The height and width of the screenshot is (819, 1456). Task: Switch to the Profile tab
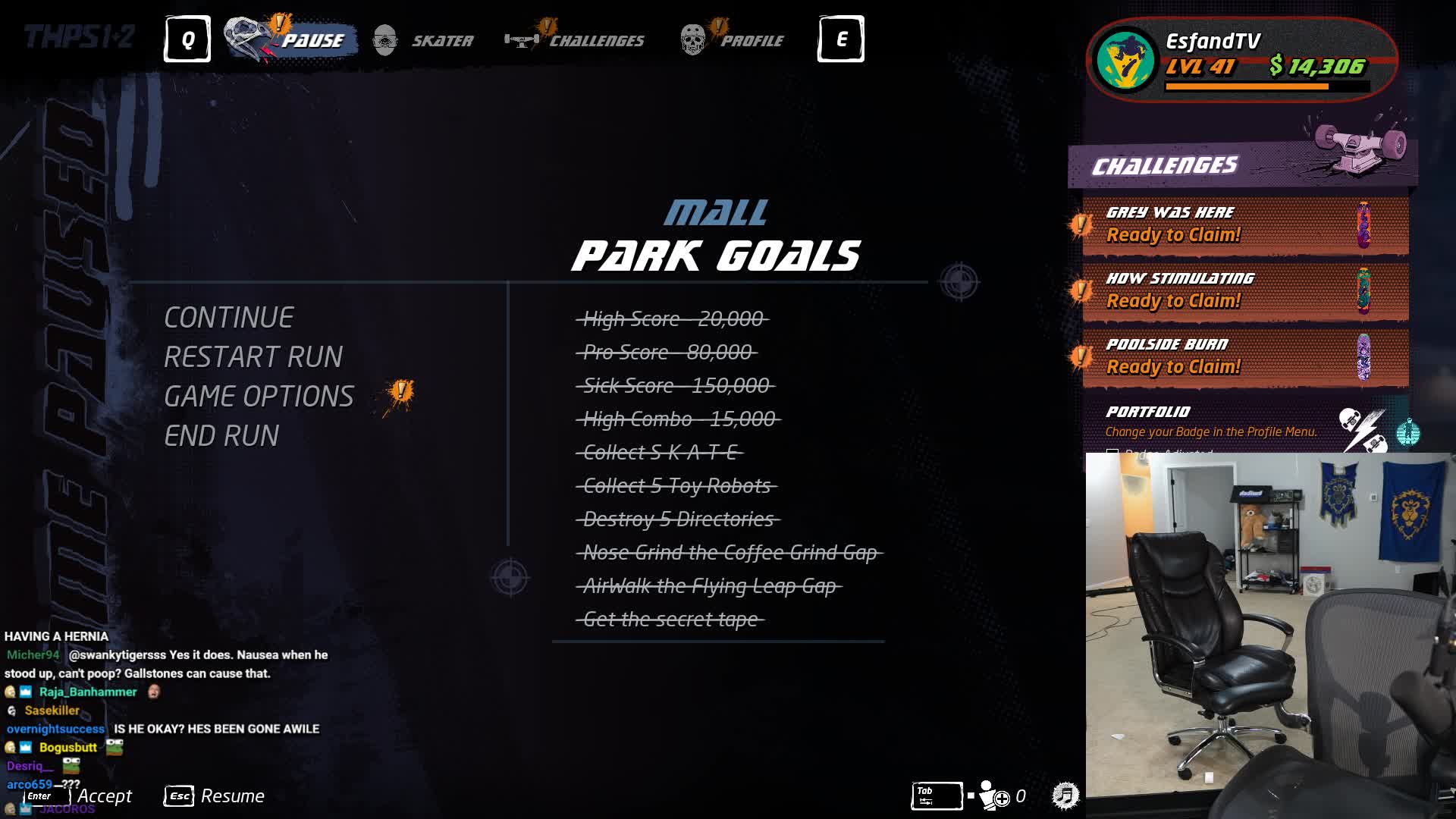733,40
